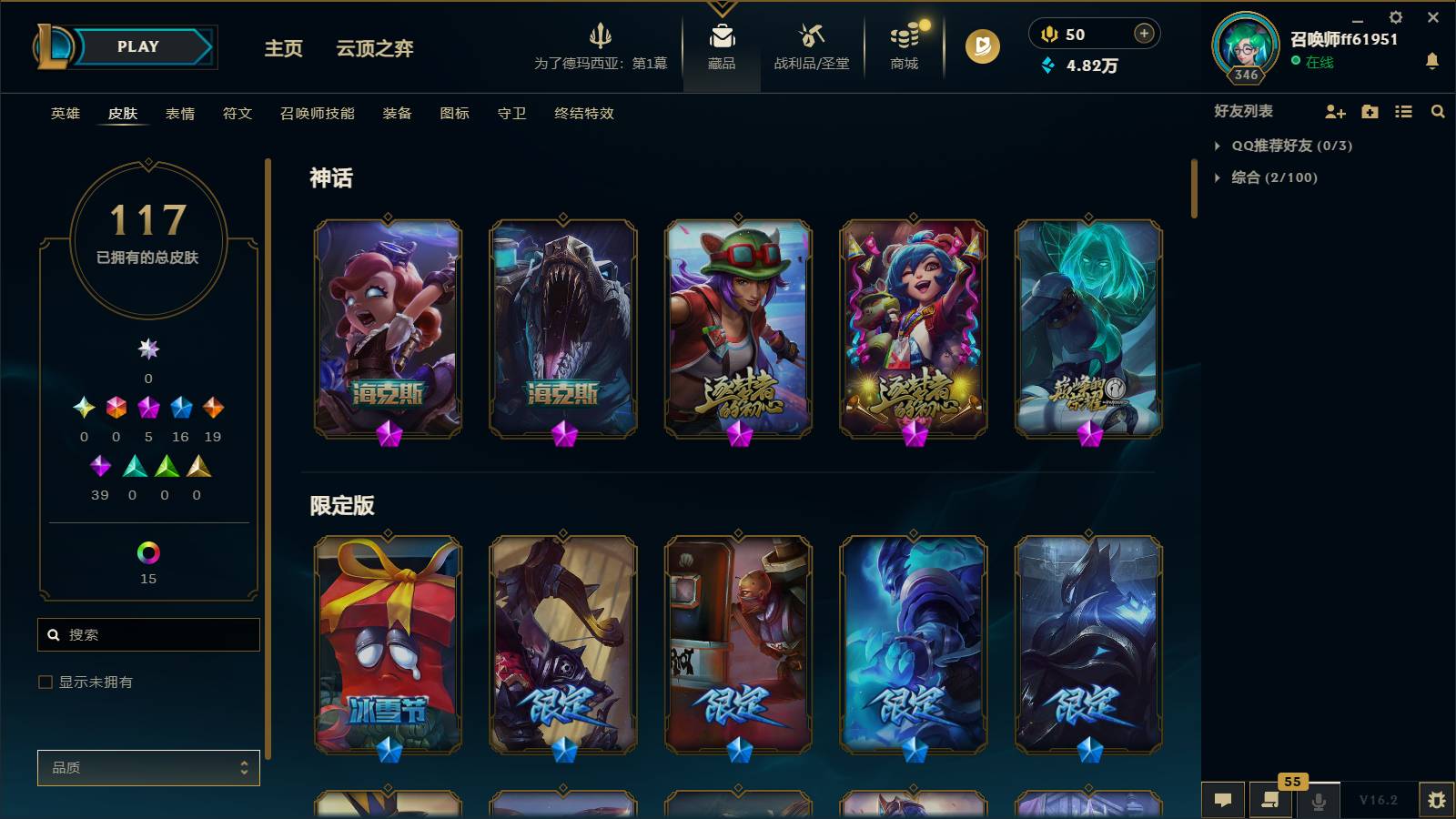Open the 云顶之弈 menu item
1456x819 pixels.
(373, 50)
